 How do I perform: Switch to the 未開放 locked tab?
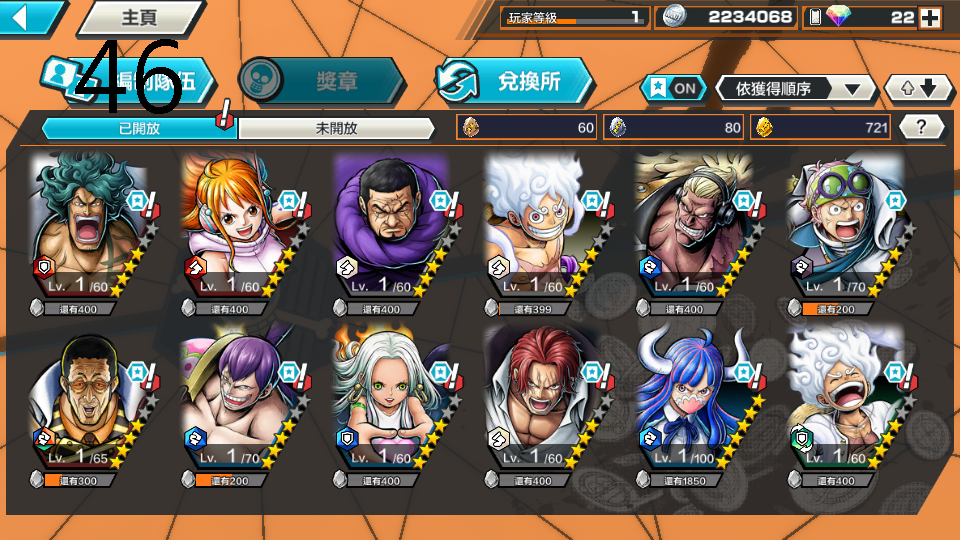336,128
